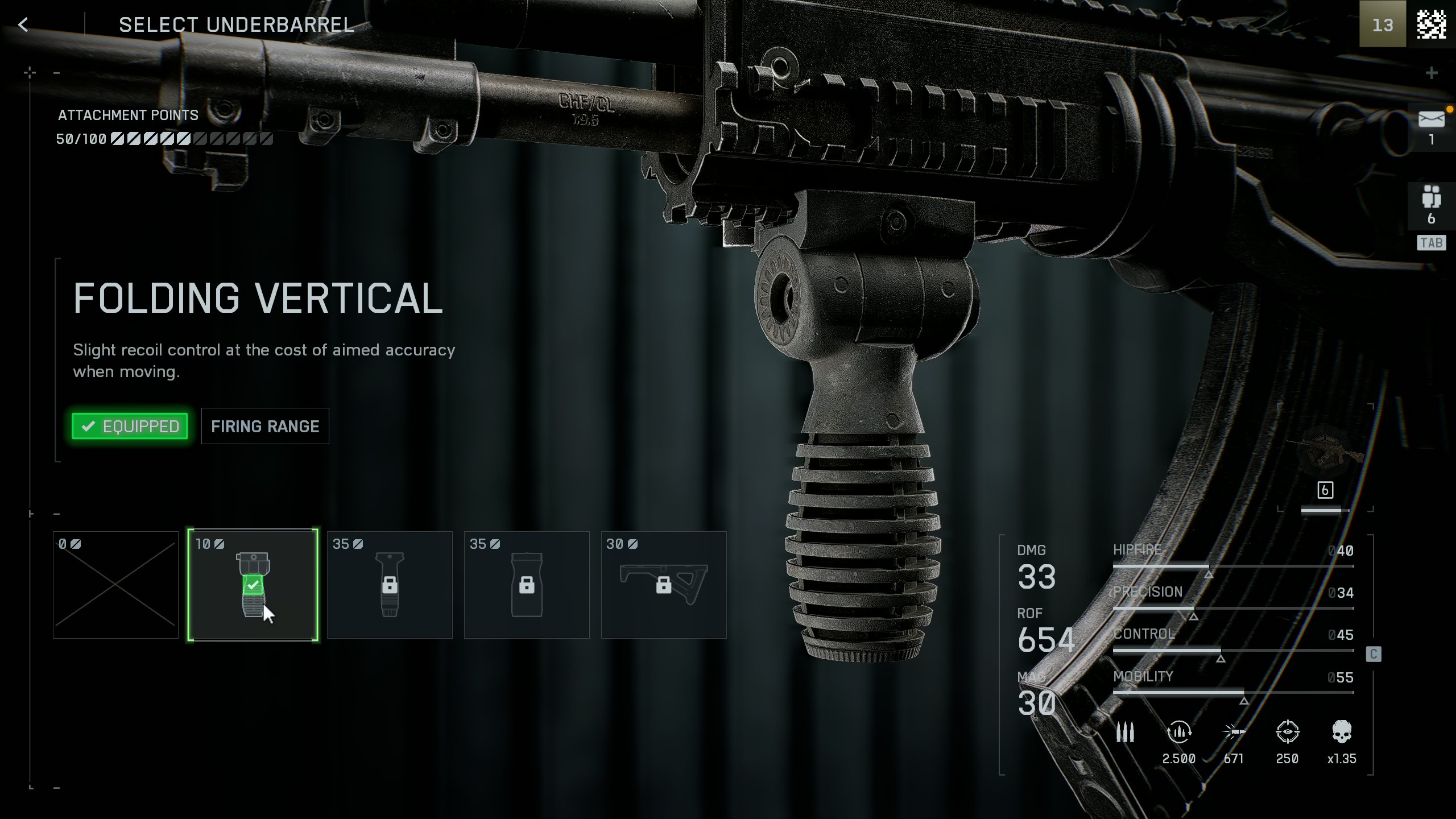Go back using the arrow beside Select Underbarrel
This screenshot has height=819, width=1456.
pyautogui.click(x=24, y=24)
